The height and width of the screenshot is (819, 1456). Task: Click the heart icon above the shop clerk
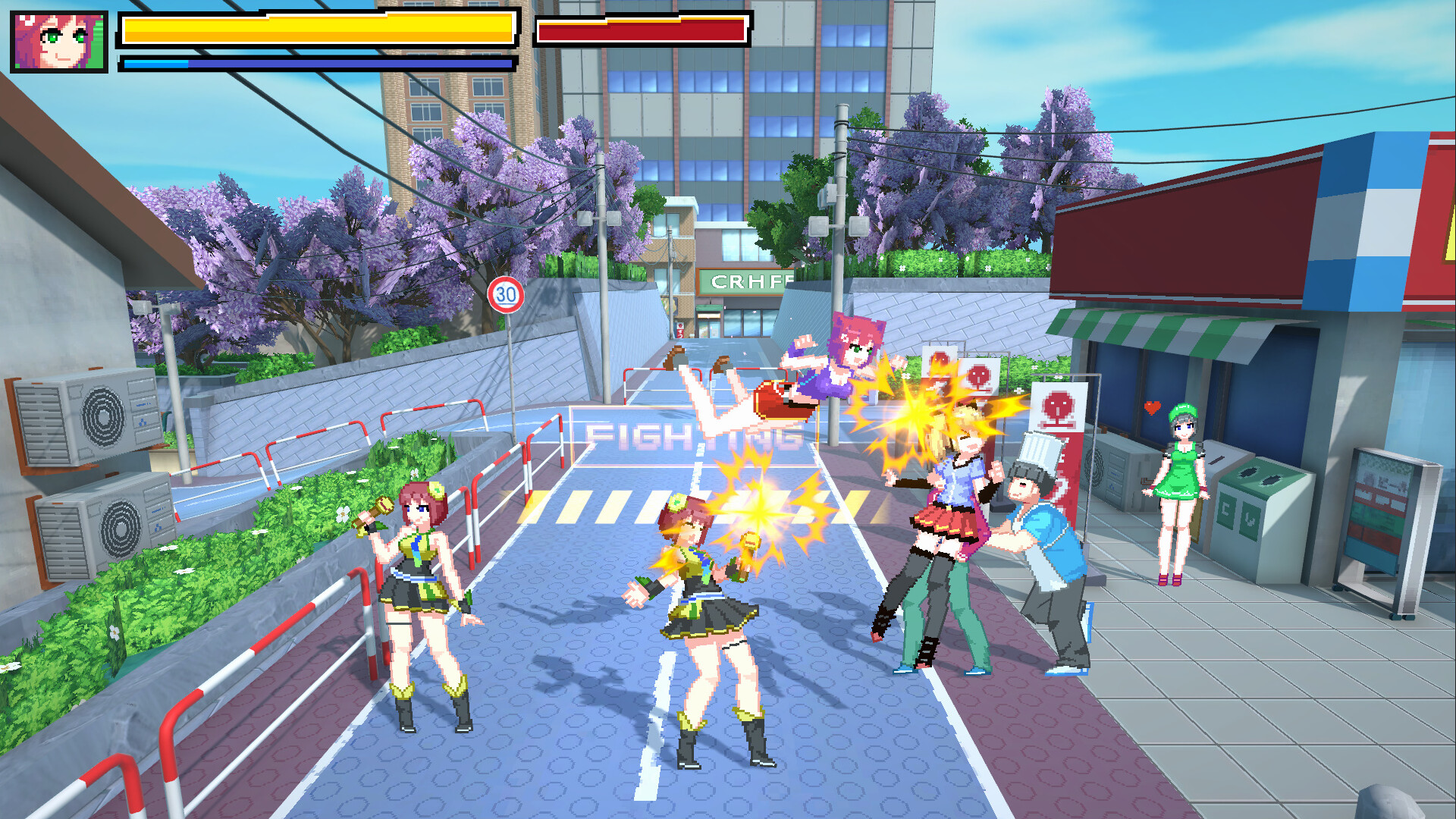click(x=1152, y=406)
